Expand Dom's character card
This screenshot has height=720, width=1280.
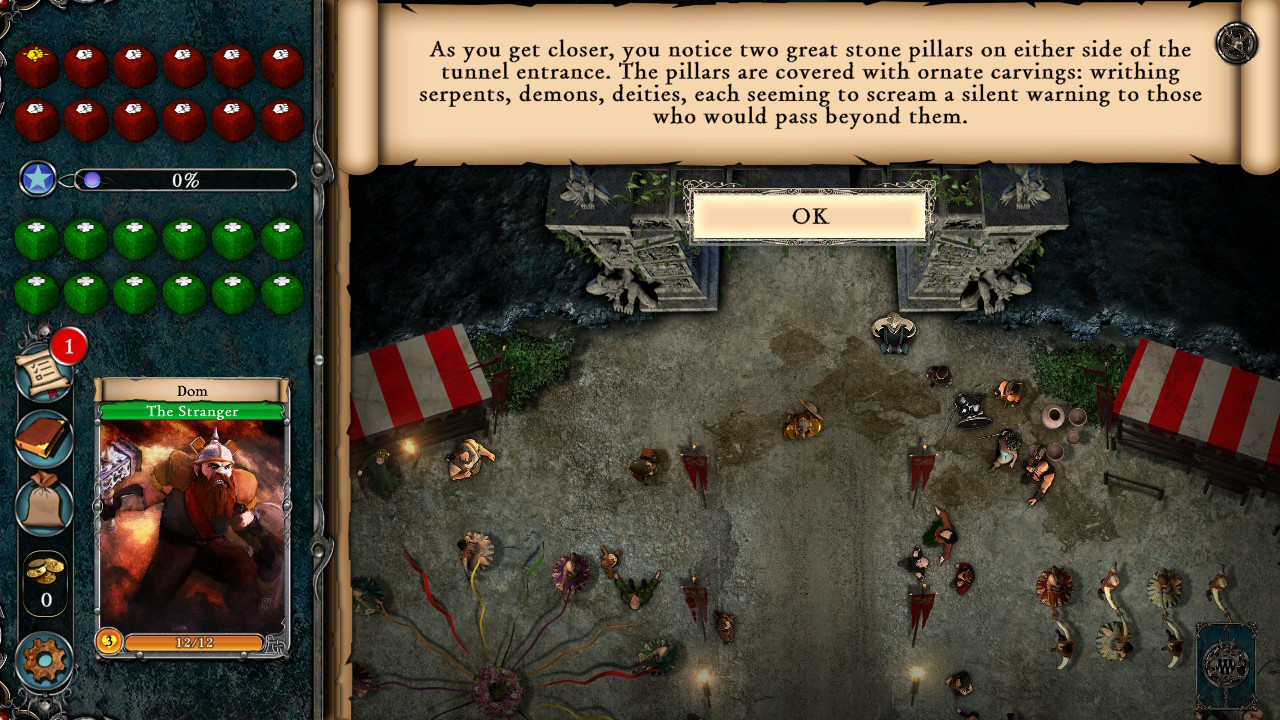pos(191,520)
